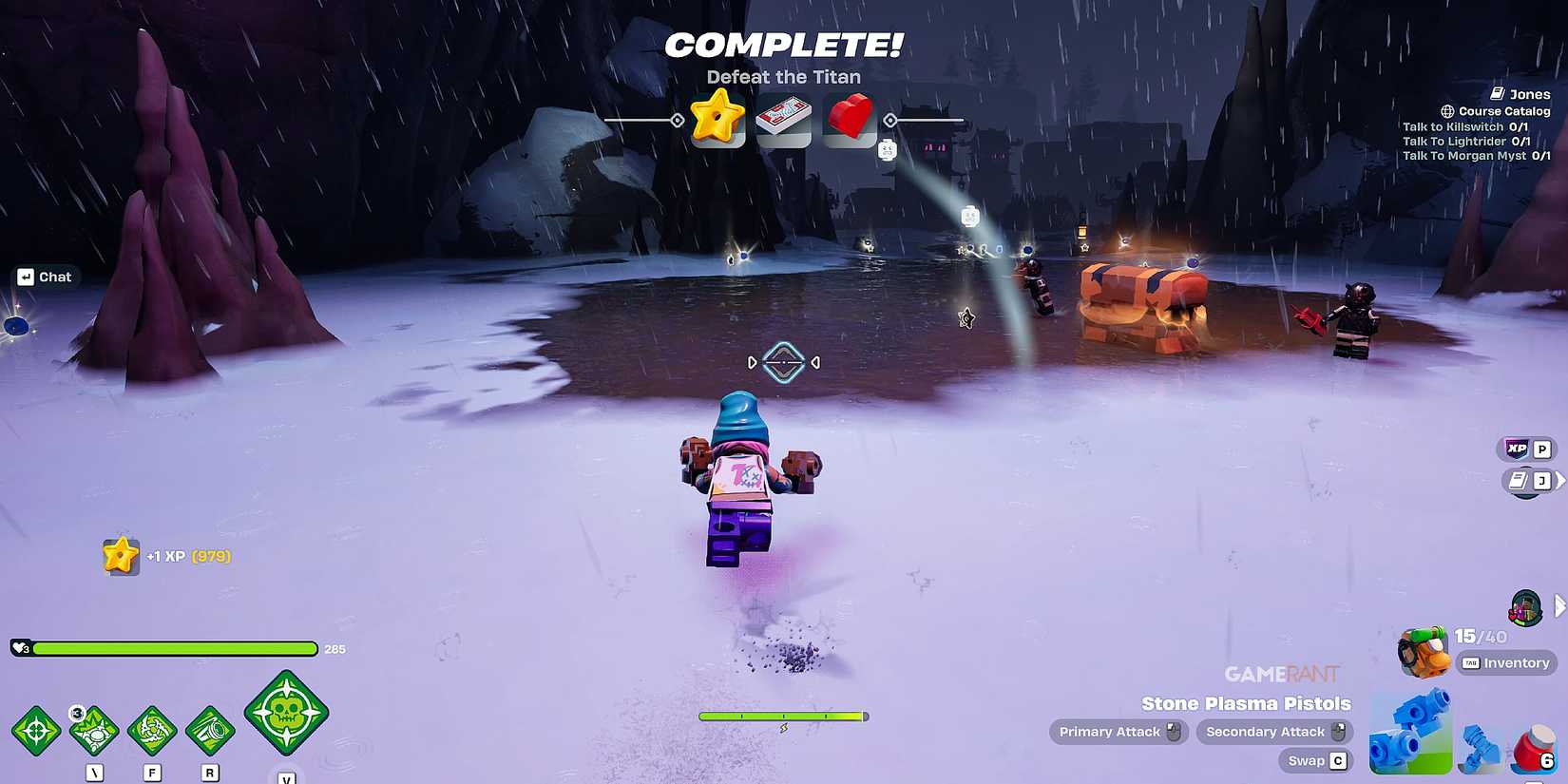Expand the arrow next to the J journal key
This screenshot has height=784, width=1568.
pyautogui.click(x=1562, y=480)
